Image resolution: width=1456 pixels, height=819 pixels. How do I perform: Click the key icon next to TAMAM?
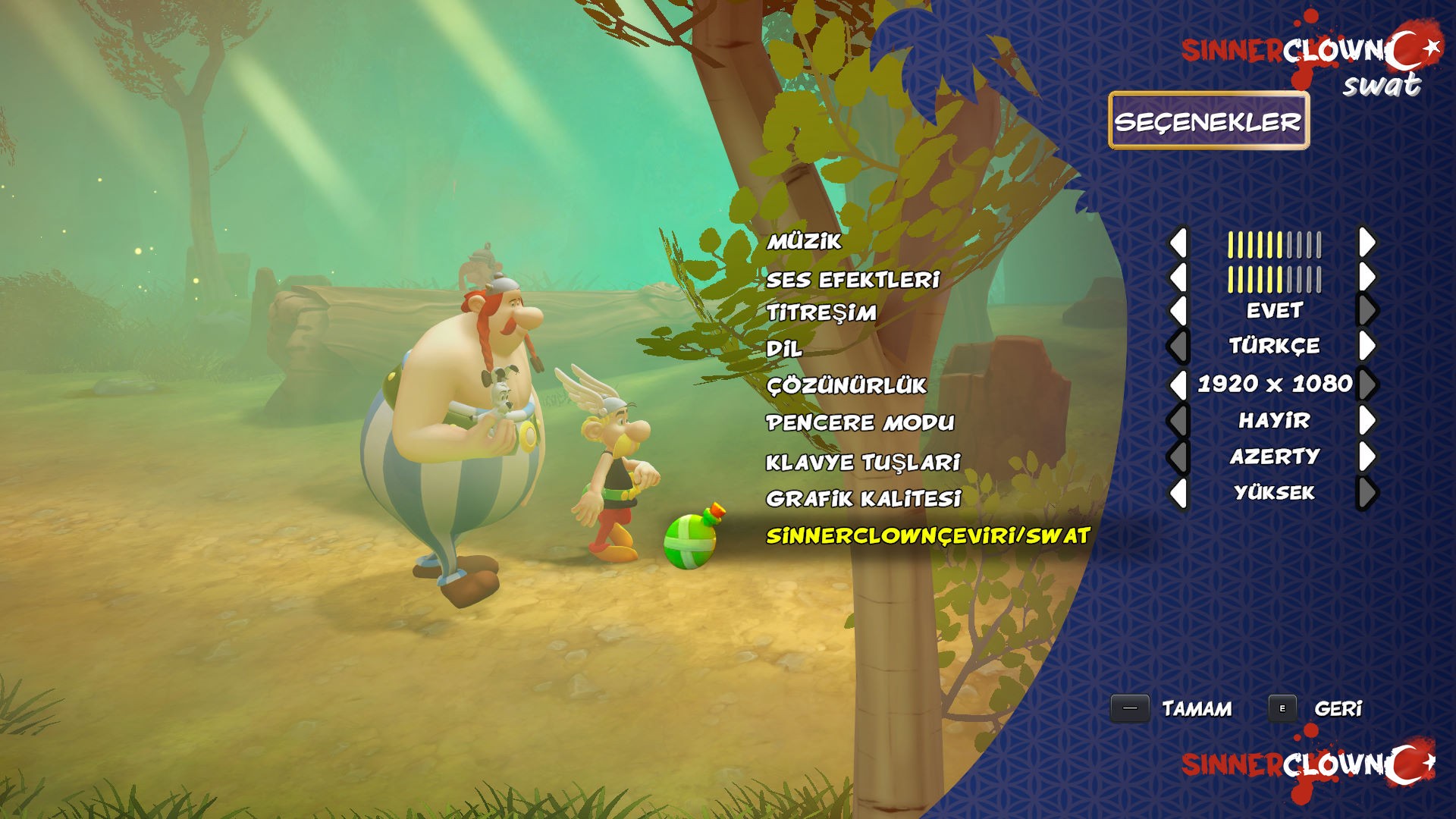[x=1131, y=709]
